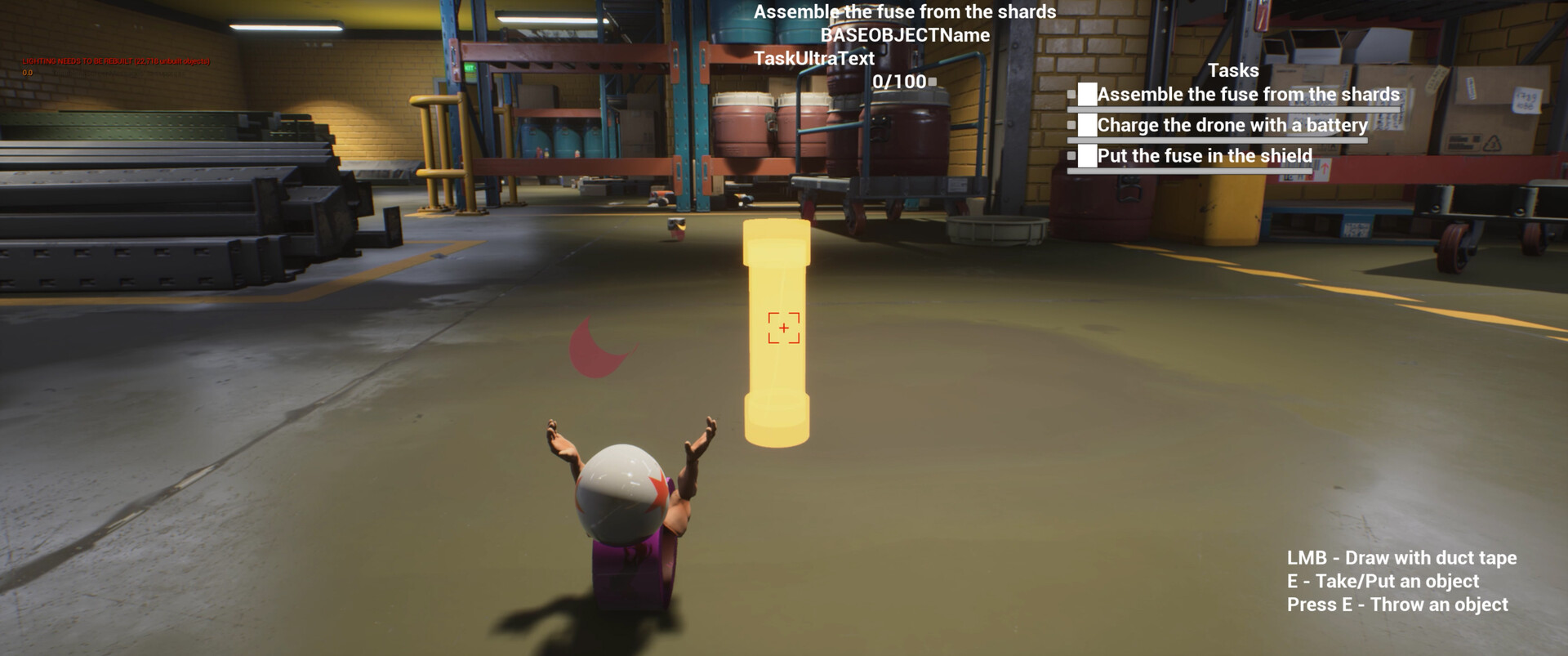The image size is (1568, 656).
Task: Click 'BASEOBJECTName' to reveal the object name
Action: 906,35
